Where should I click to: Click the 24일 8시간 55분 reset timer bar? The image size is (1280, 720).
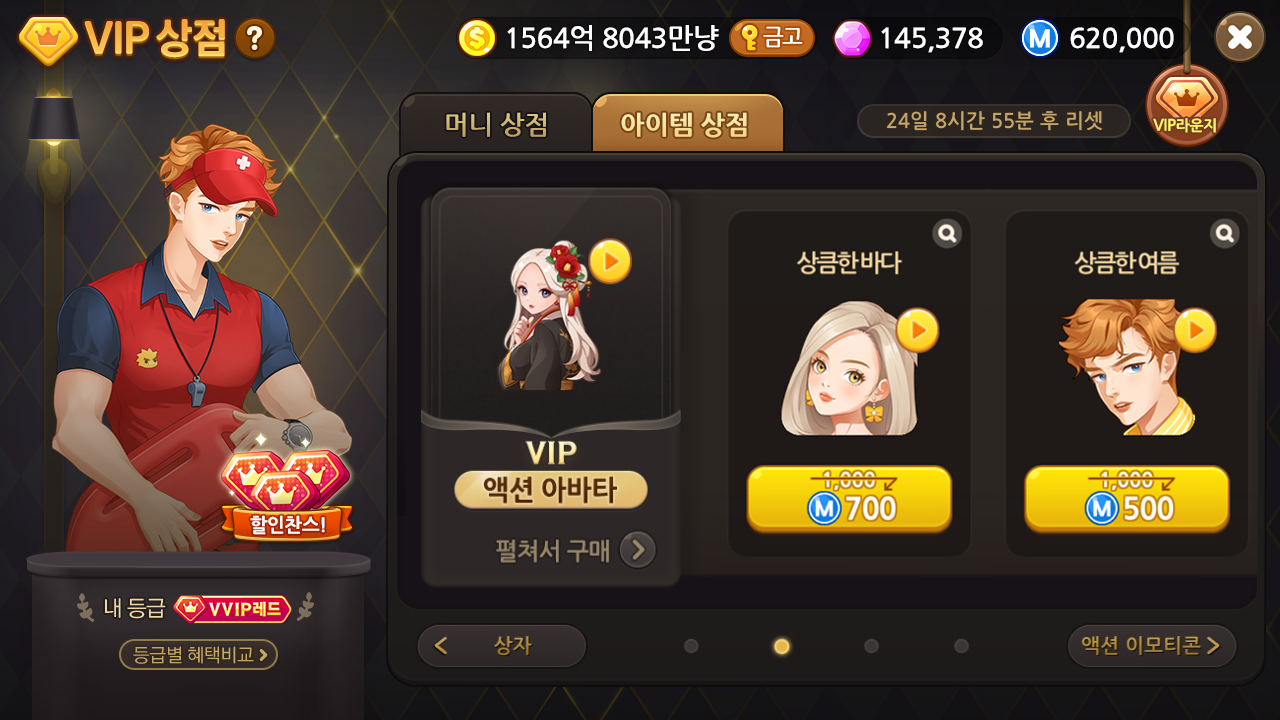pos(993,120)
